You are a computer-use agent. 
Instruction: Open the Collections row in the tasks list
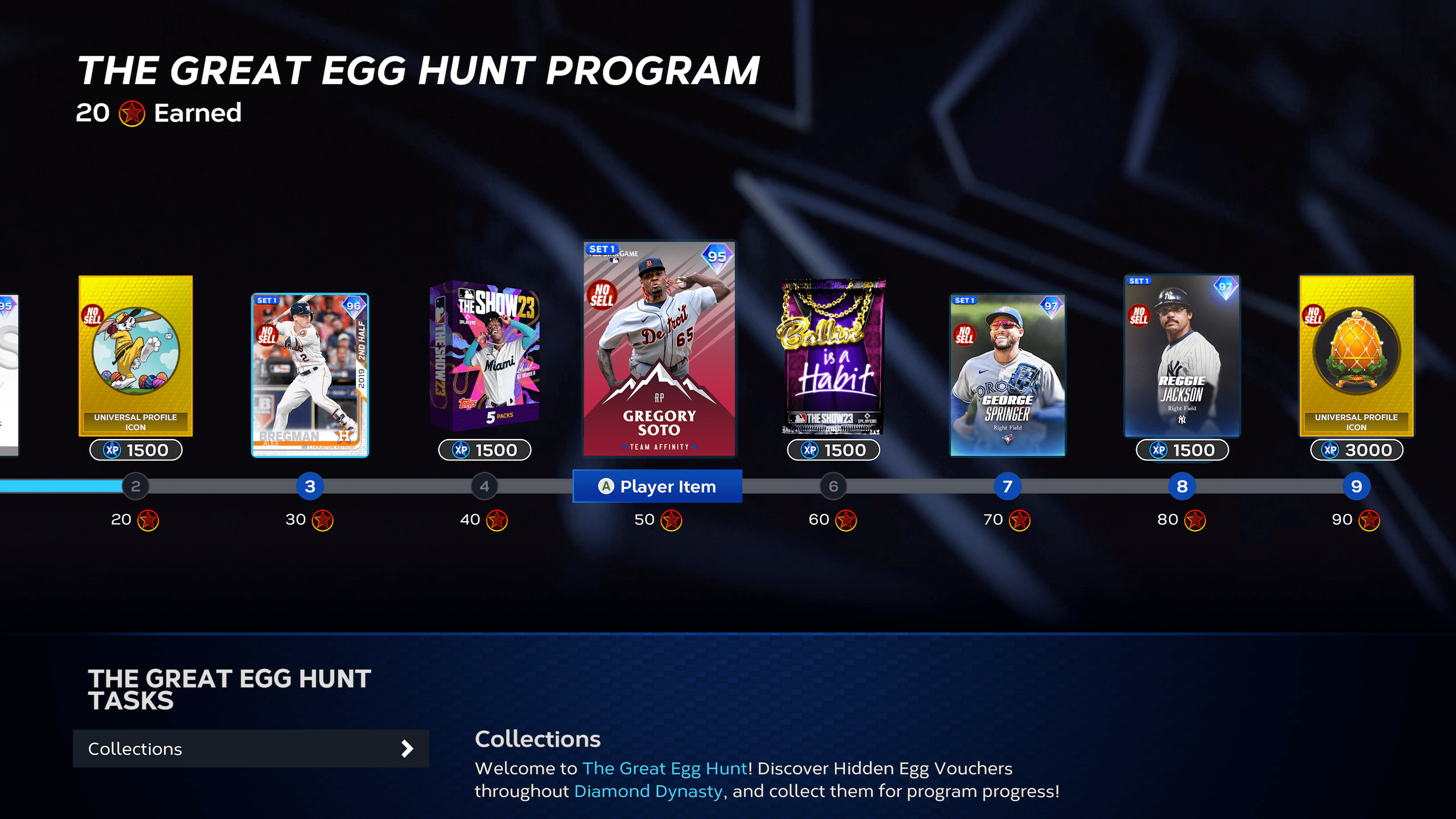pos(251,748)
